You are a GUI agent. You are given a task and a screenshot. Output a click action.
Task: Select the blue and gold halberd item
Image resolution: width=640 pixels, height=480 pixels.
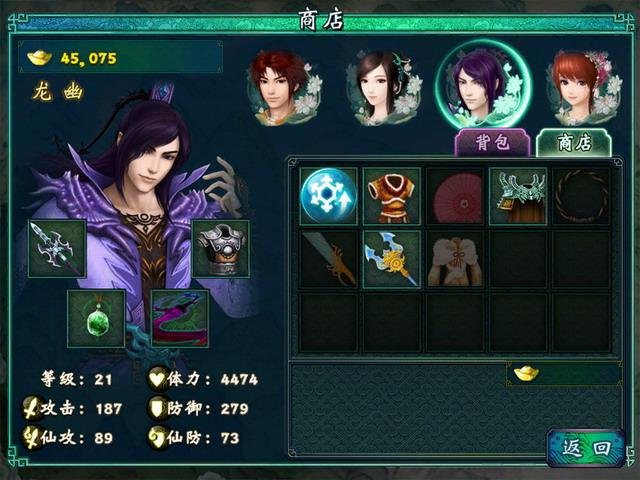pyautogui.click(x=391, y=259)
